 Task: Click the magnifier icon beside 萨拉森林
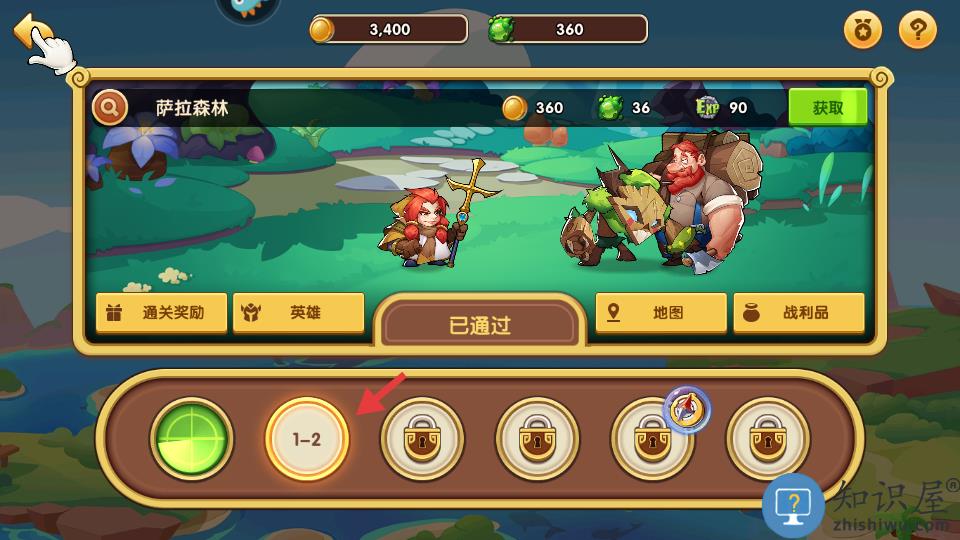pyautogui.click(x=110, y=108)
